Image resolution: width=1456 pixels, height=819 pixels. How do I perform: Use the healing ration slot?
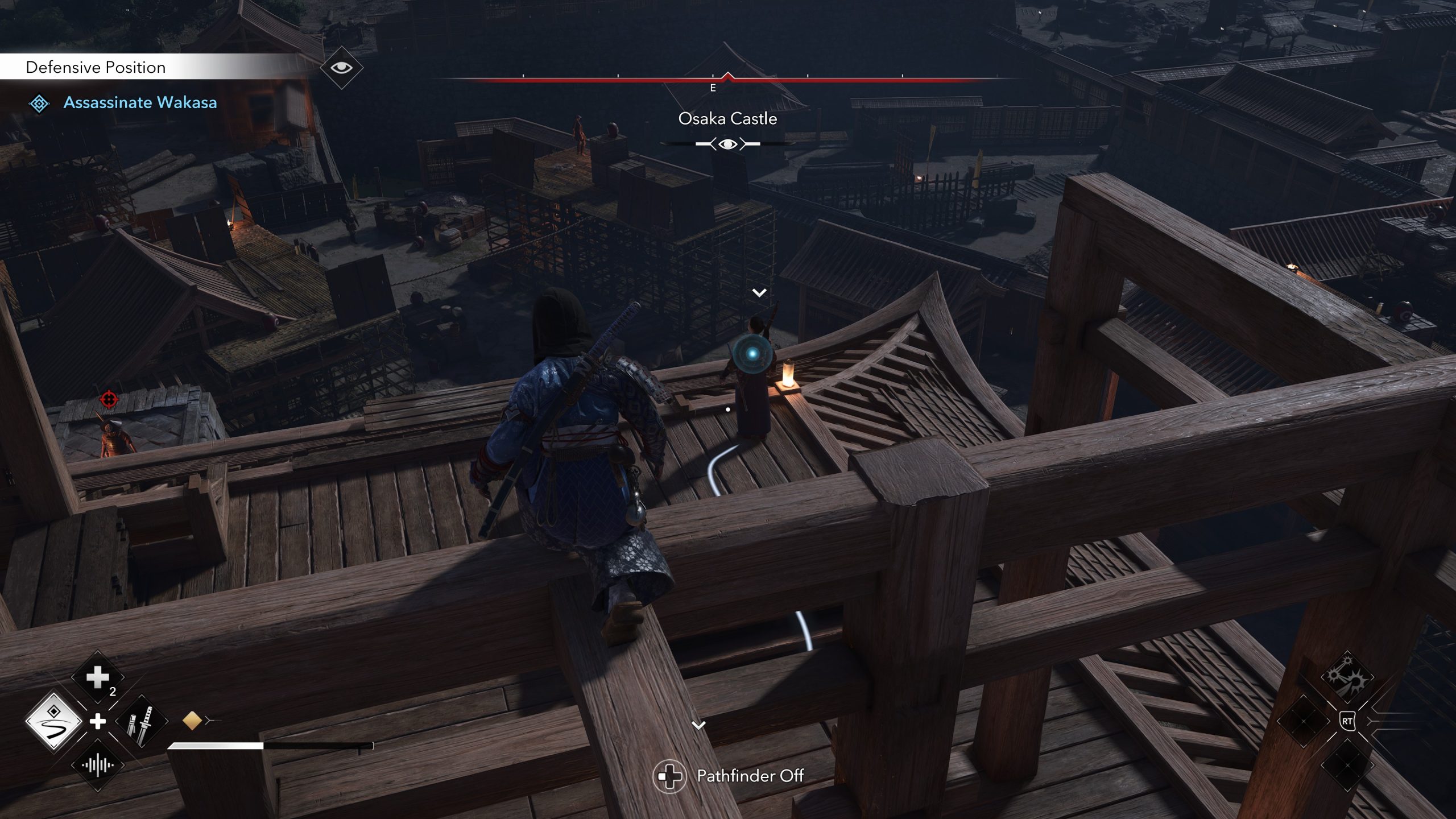pyautogui.click(x=98, y=677)
